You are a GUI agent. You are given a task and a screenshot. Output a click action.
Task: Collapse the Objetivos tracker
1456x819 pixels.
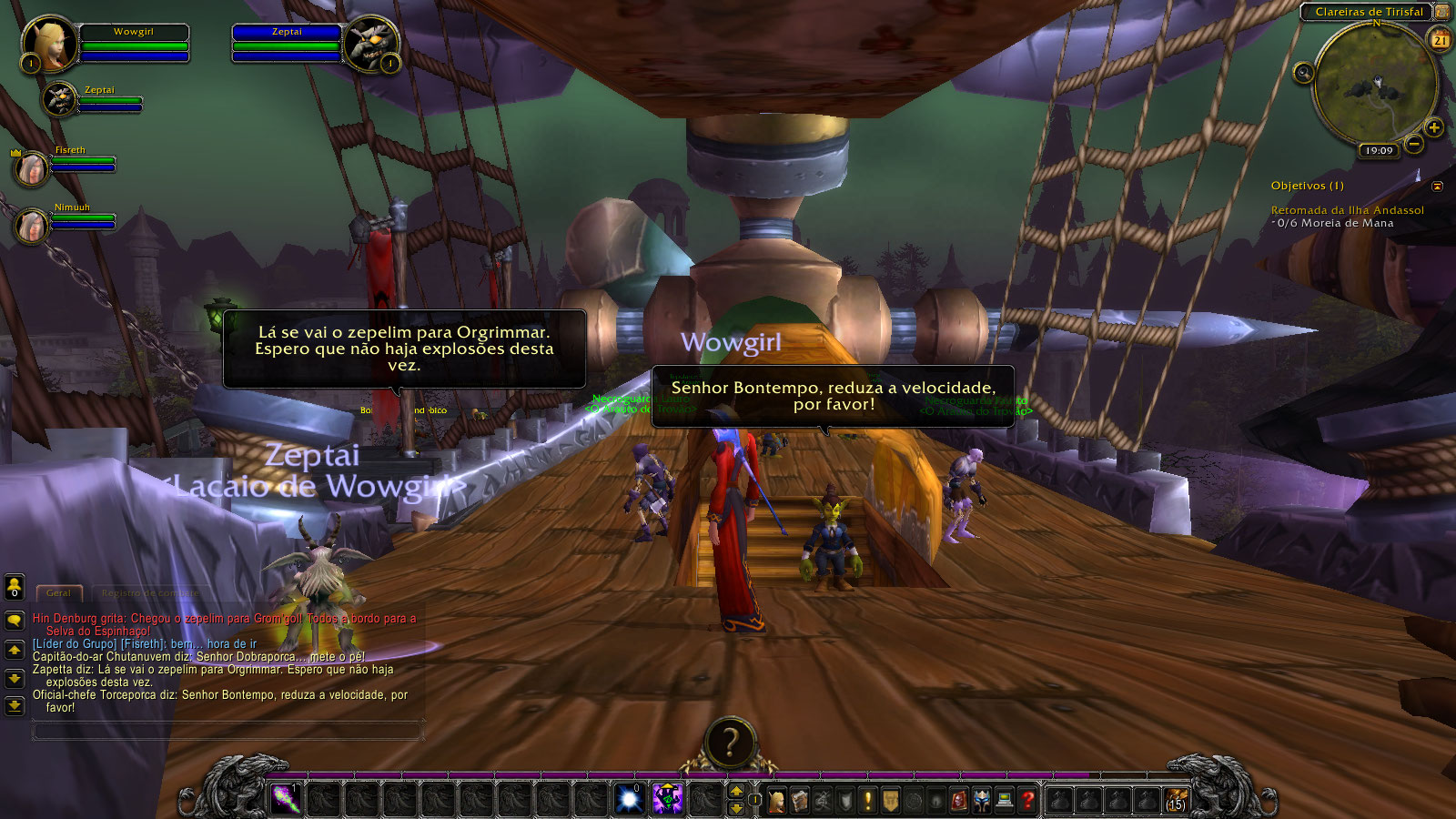click(1437, 187)
